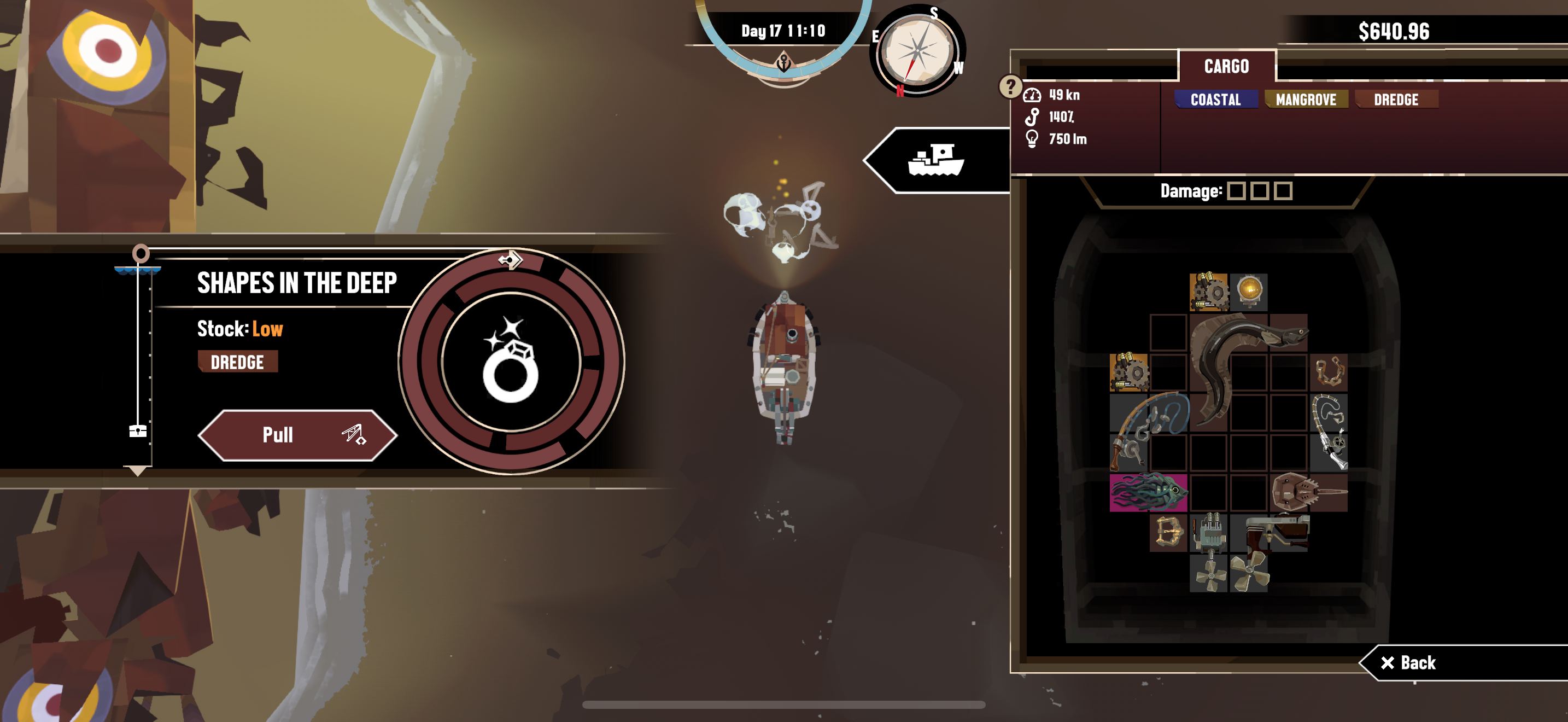The height and width of the screenshot is (722, 1568).
Task: Select the yellow lamp in cargo
Action: (1249, 290)
